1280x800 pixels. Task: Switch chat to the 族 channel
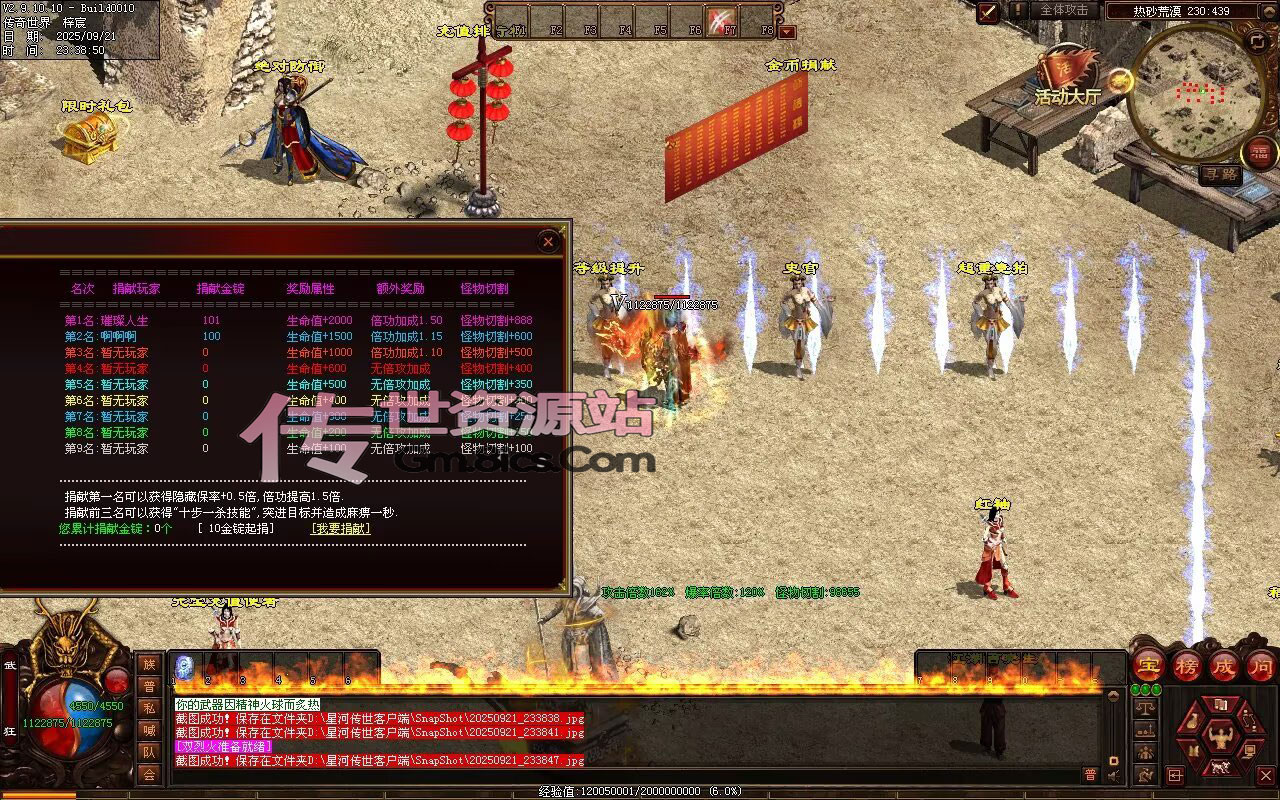click(x=149, y=664)
